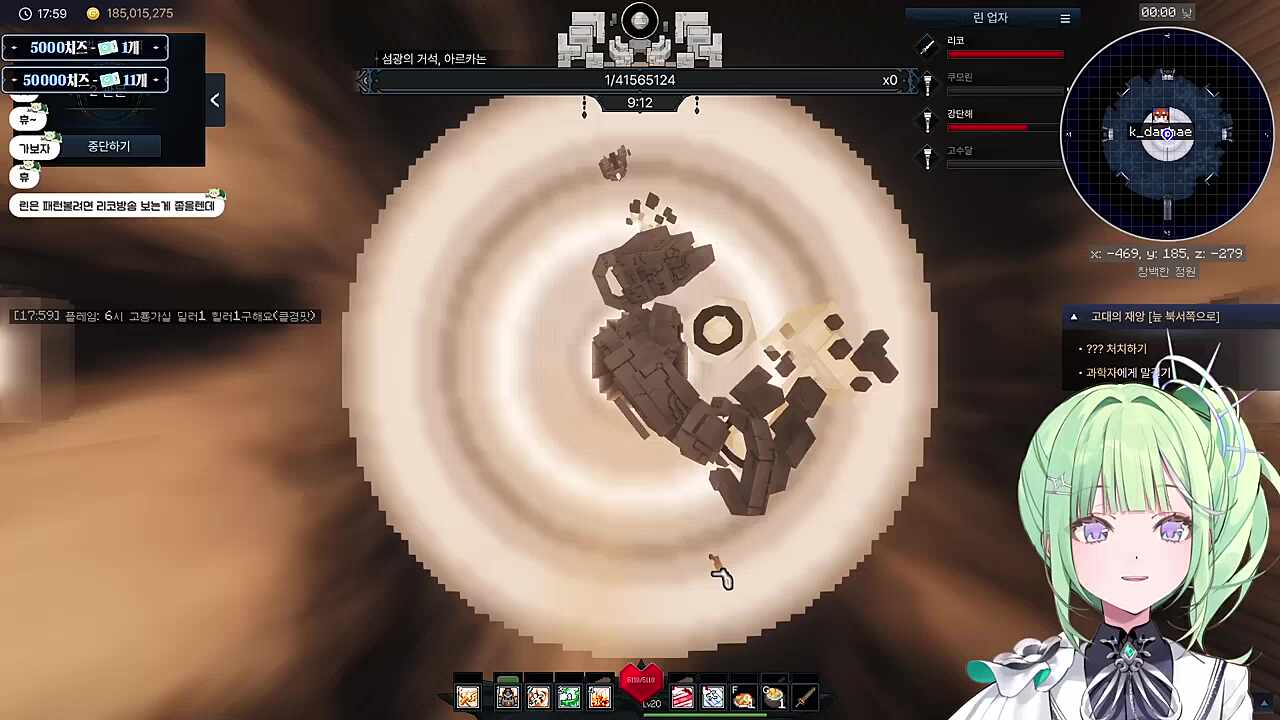Screen dimensions: 1280x720
Task: Use the armored figure skill slot
Action: coord(508,697)
